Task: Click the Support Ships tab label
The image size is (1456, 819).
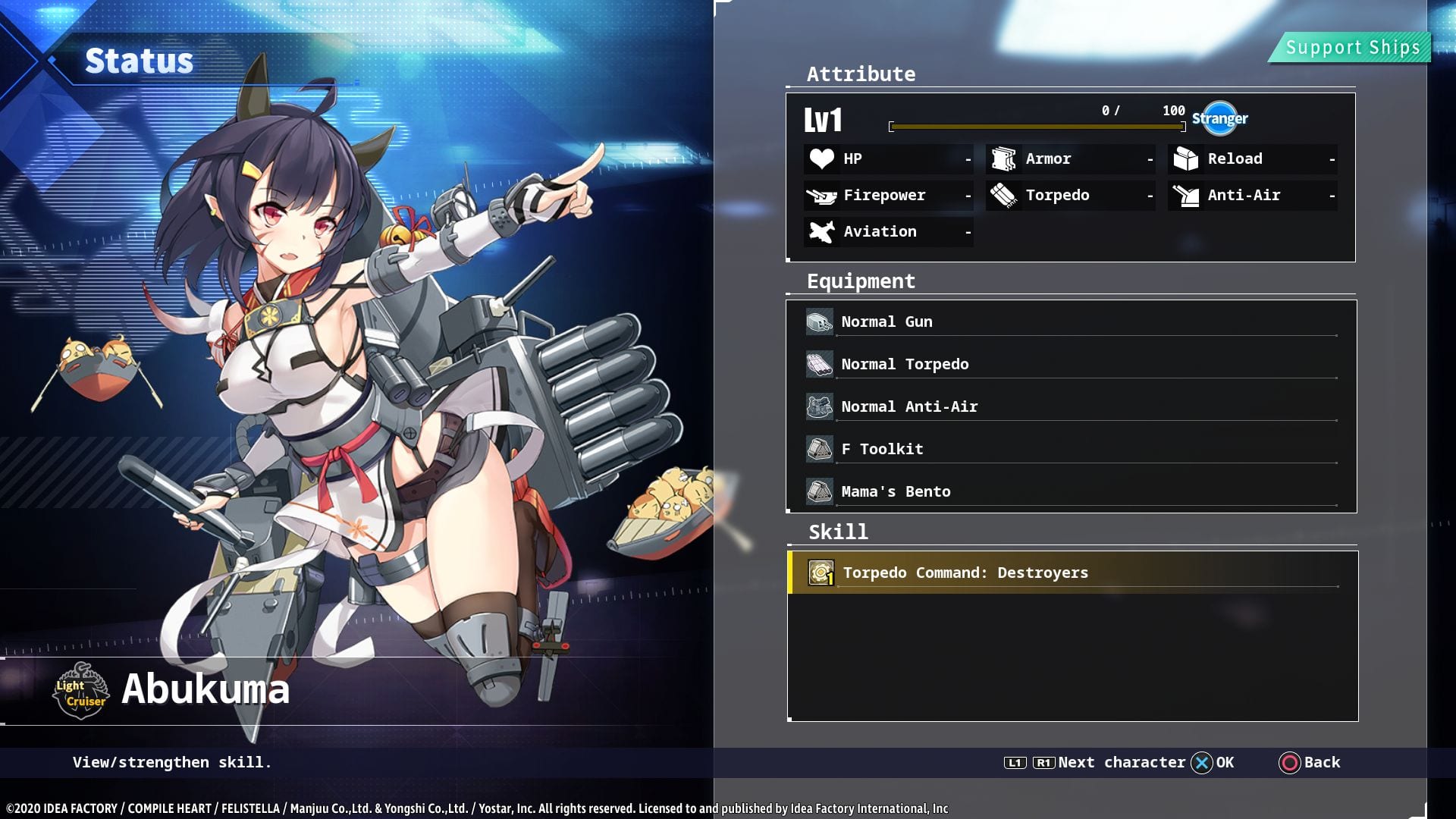Action: point(1352,48)
